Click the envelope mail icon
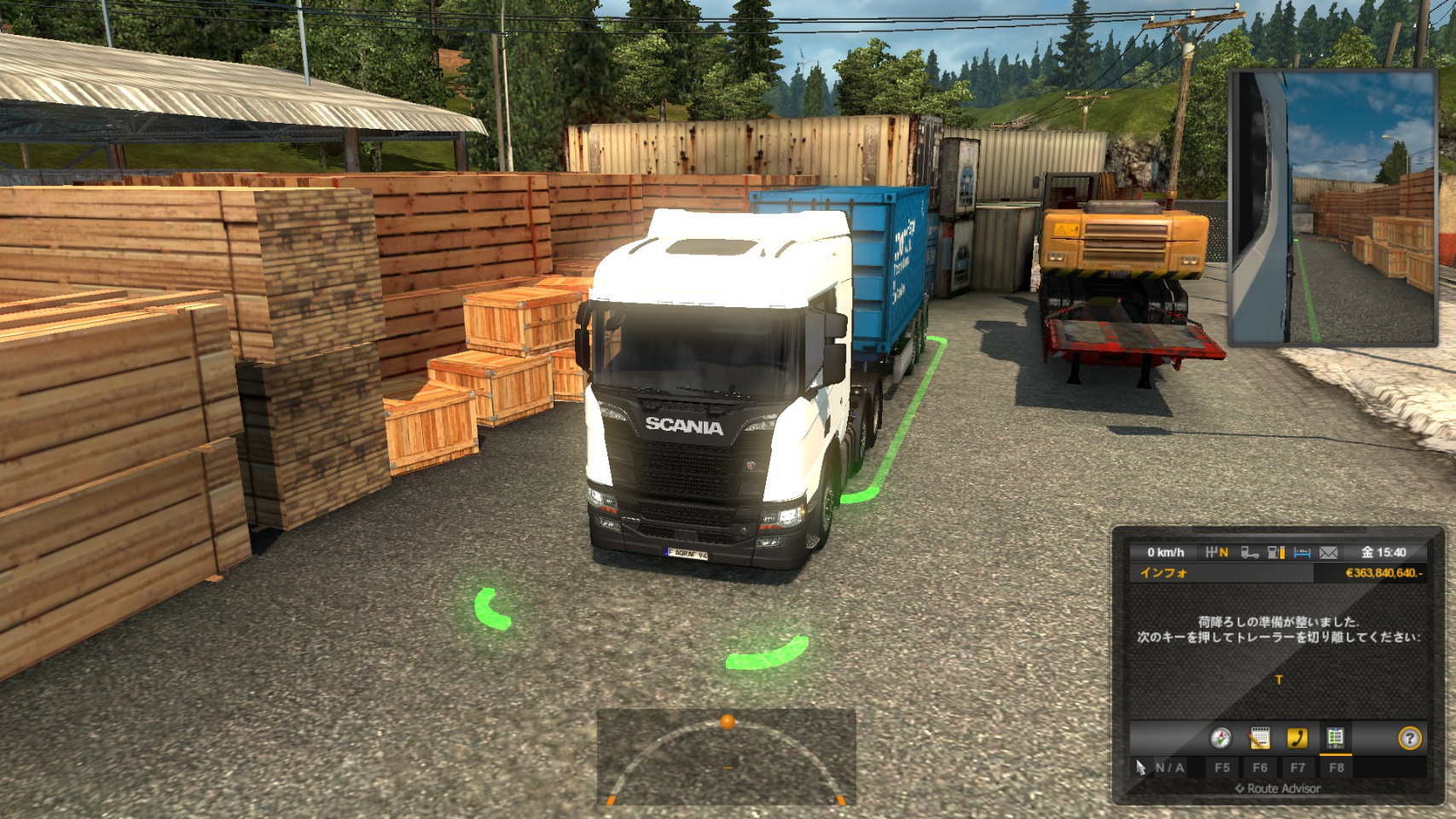Image resolution: width=1456 pixels, height=819 pixels. pyautogui.click(x=1328, y=553)
